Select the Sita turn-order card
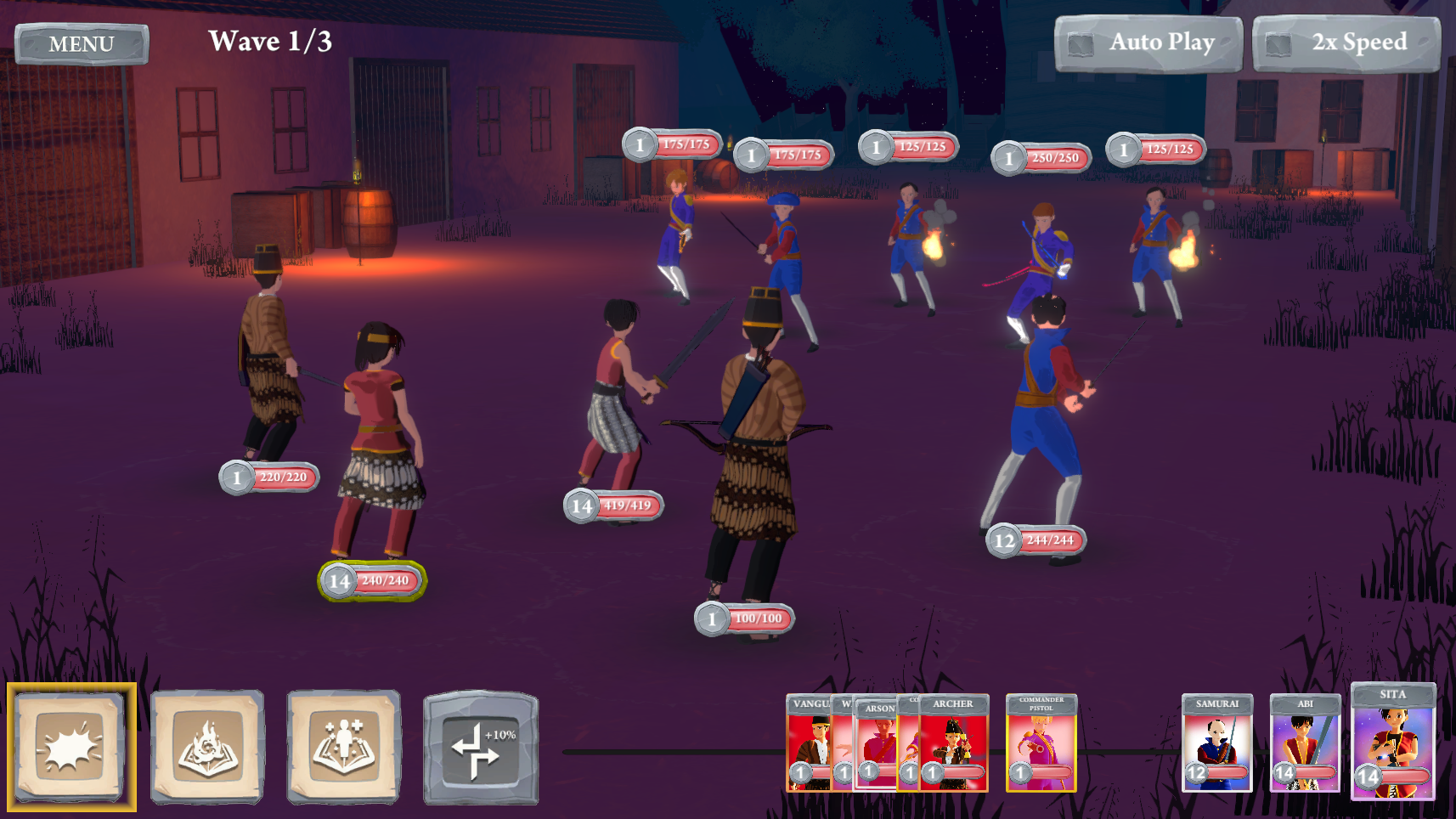Image resolution: width=1456 pixels, height=819 pixels. coord(1392,742)
